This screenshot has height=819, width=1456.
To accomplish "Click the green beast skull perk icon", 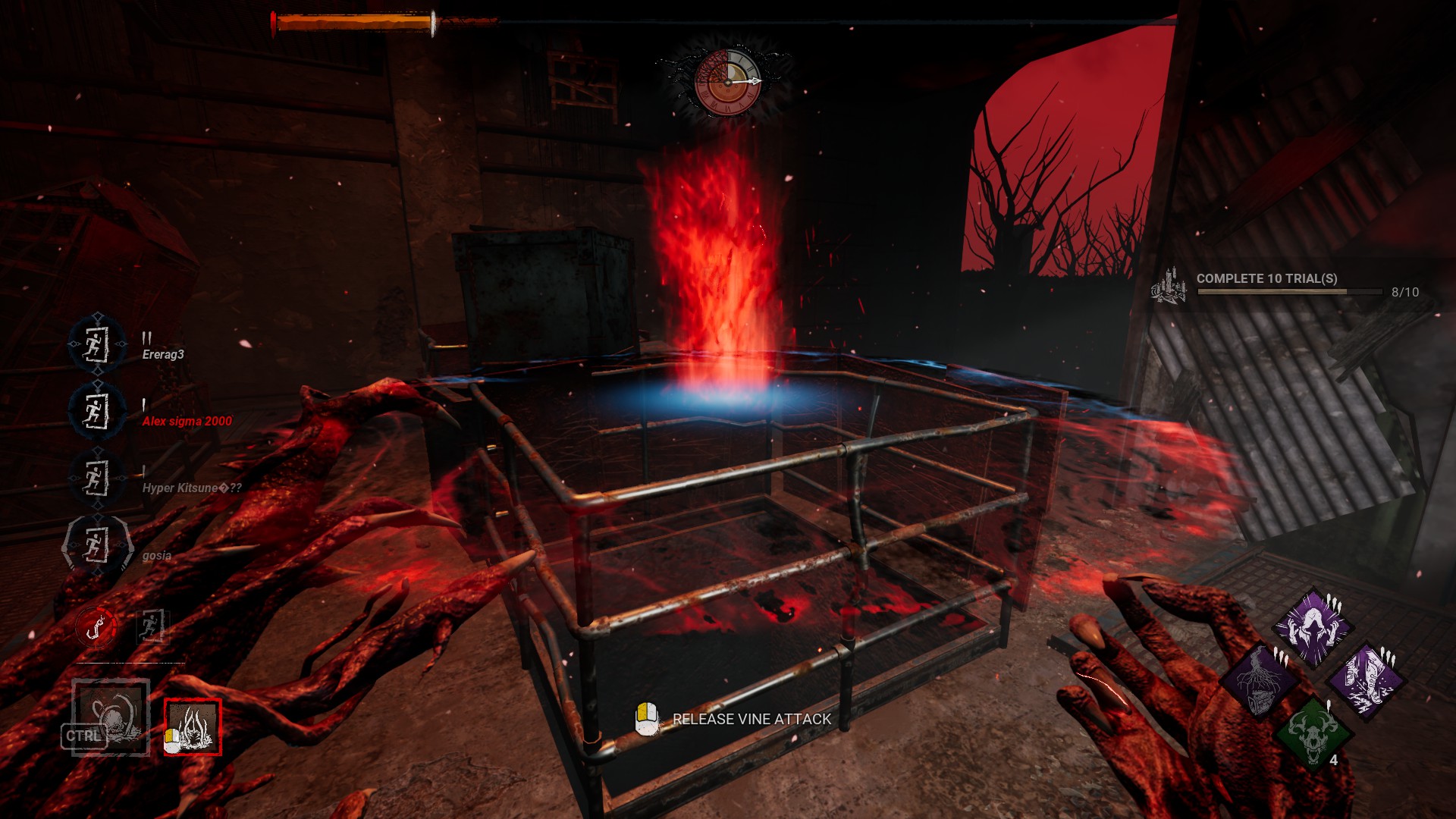I will tap(1313, 733).
